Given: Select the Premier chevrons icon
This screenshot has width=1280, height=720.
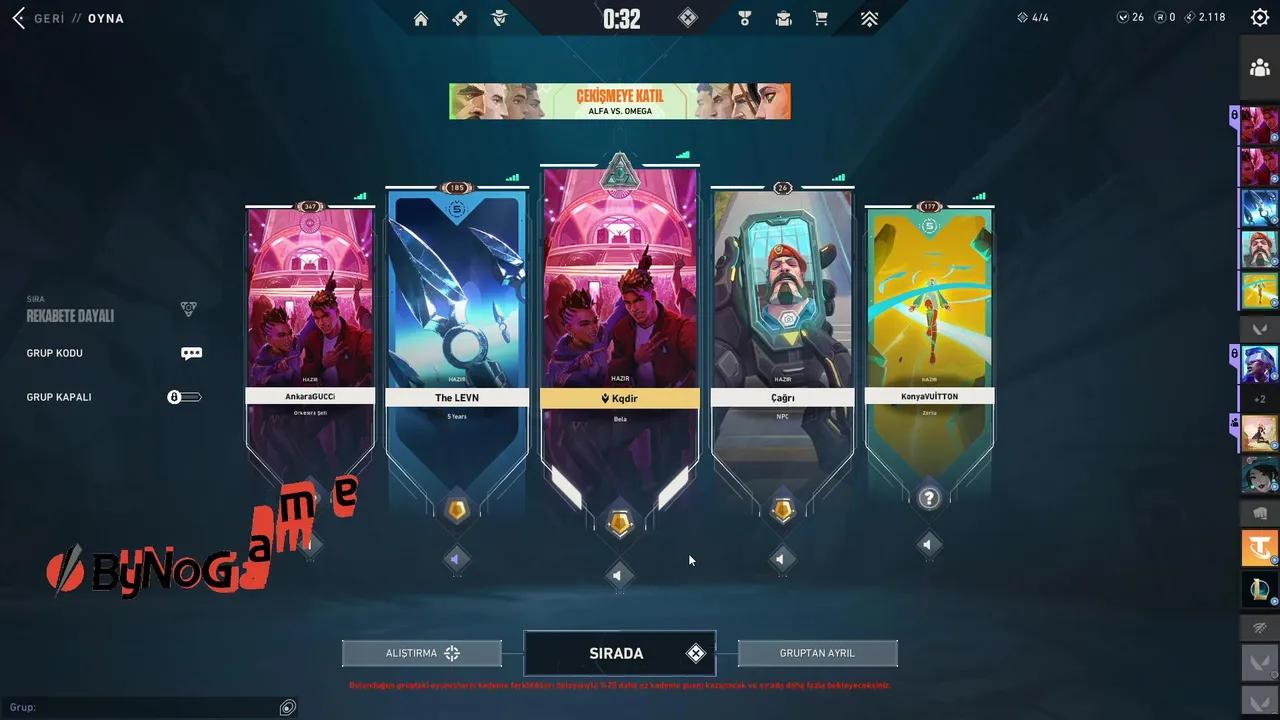Looking at the screenshot, I should tap(869, 18).
